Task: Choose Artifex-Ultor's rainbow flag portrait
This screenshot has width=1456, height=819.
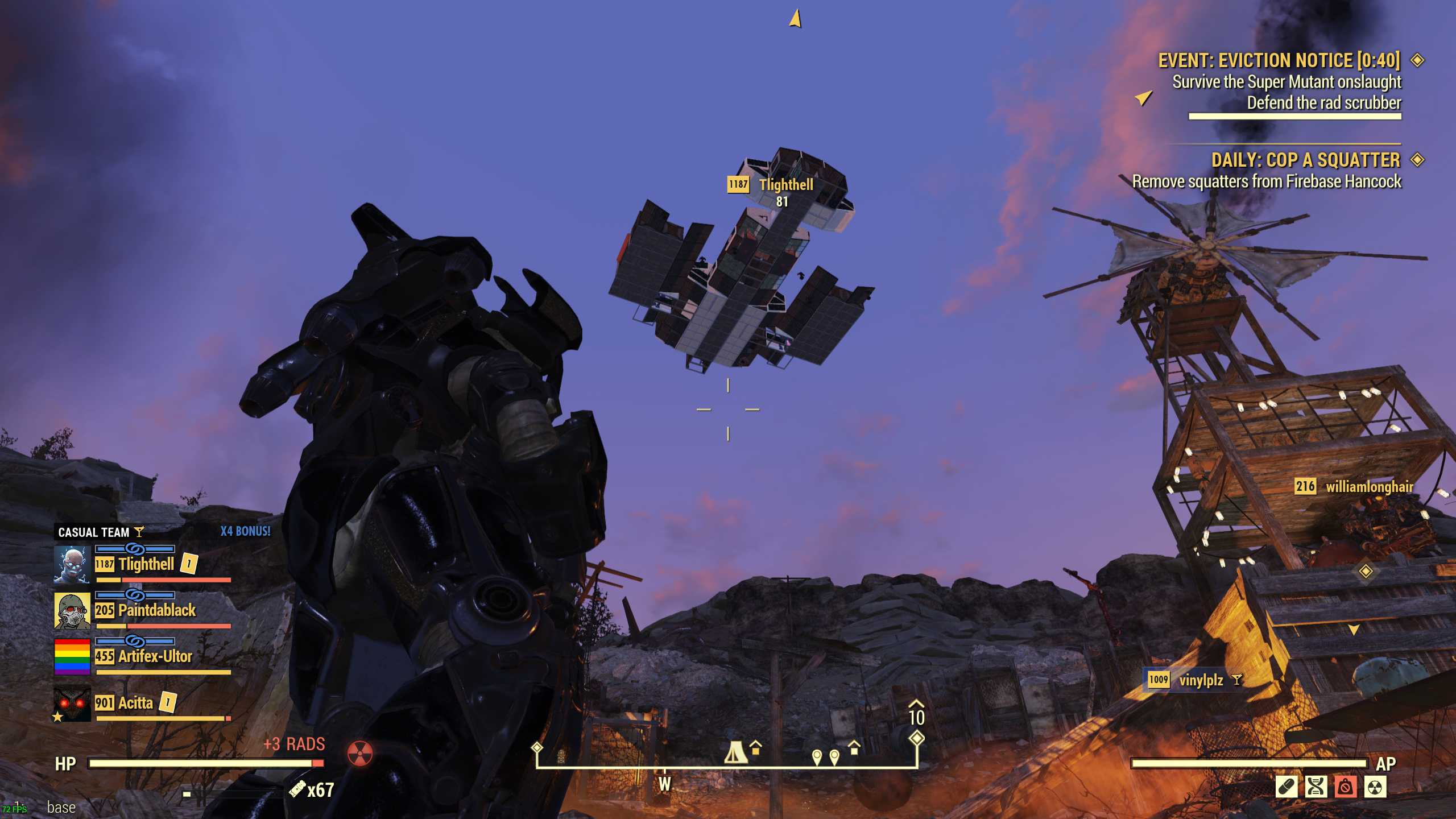Action: (72, 656)
